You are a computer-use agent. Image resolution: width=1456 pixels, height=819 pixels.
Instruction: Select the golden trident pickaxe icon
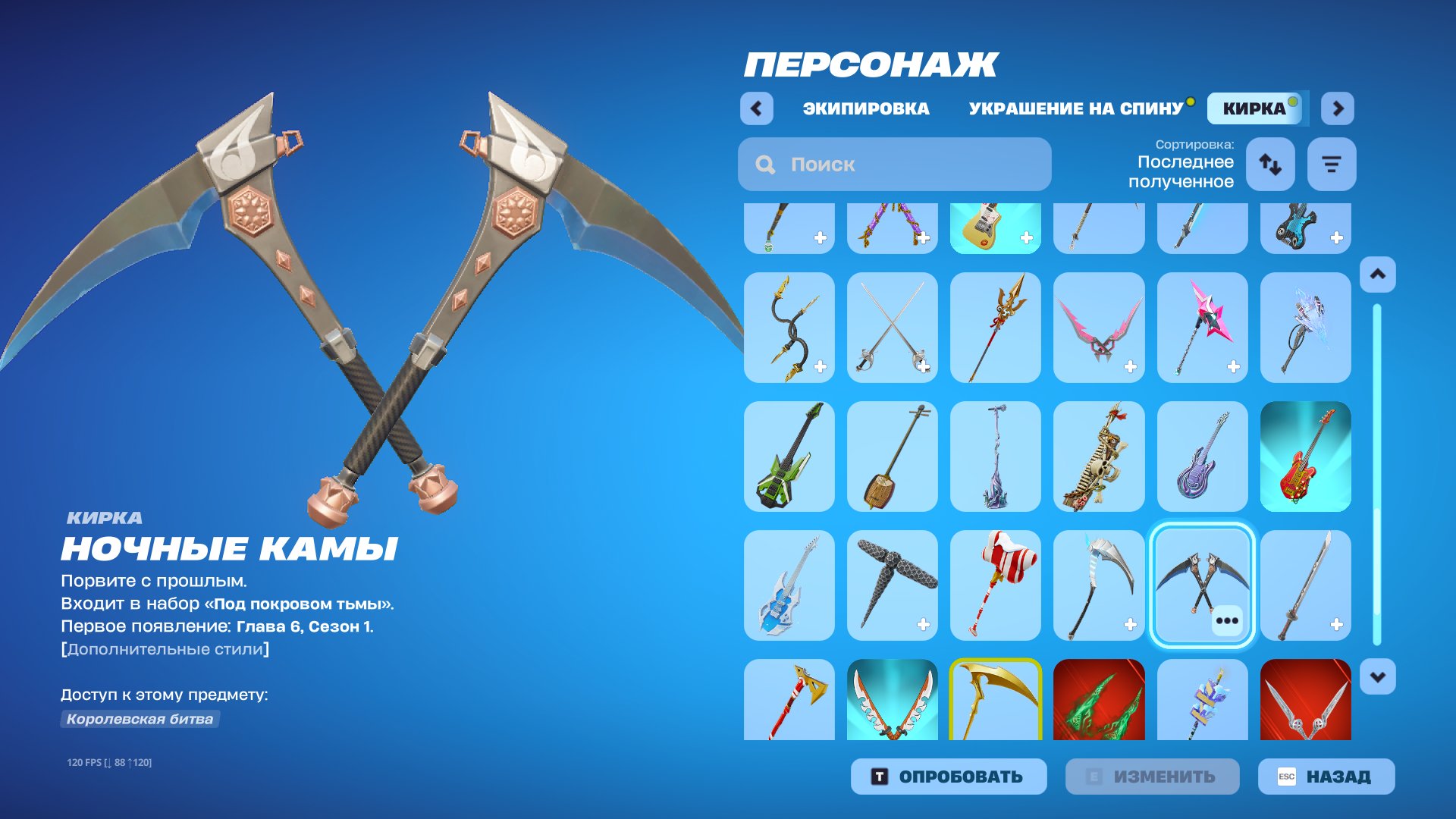[995, 326]
